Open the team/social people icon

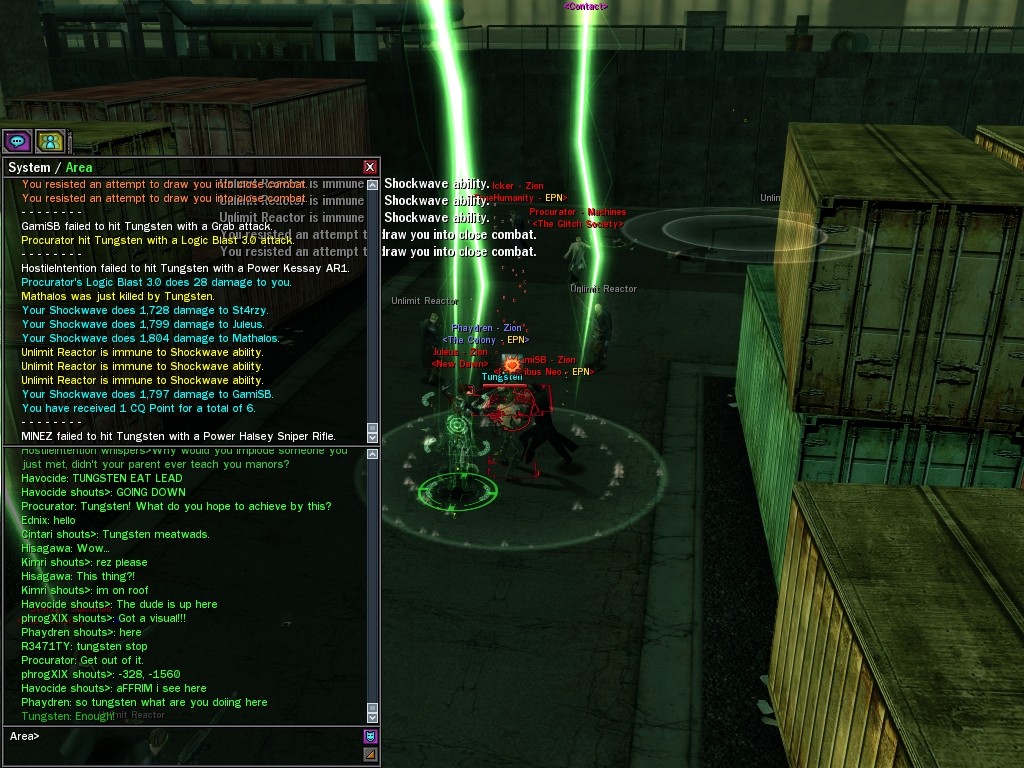click(50, 141)
